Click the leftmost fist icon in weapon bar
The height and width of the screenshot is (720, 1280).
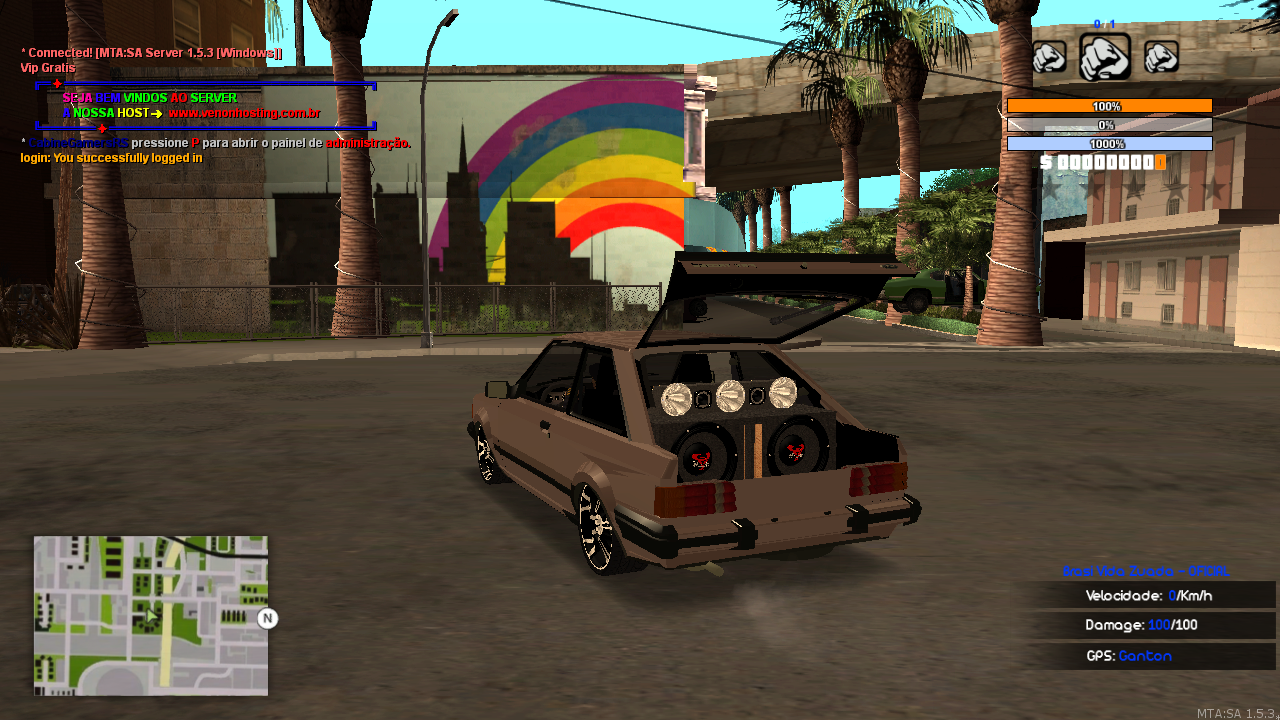point(1051,57)
